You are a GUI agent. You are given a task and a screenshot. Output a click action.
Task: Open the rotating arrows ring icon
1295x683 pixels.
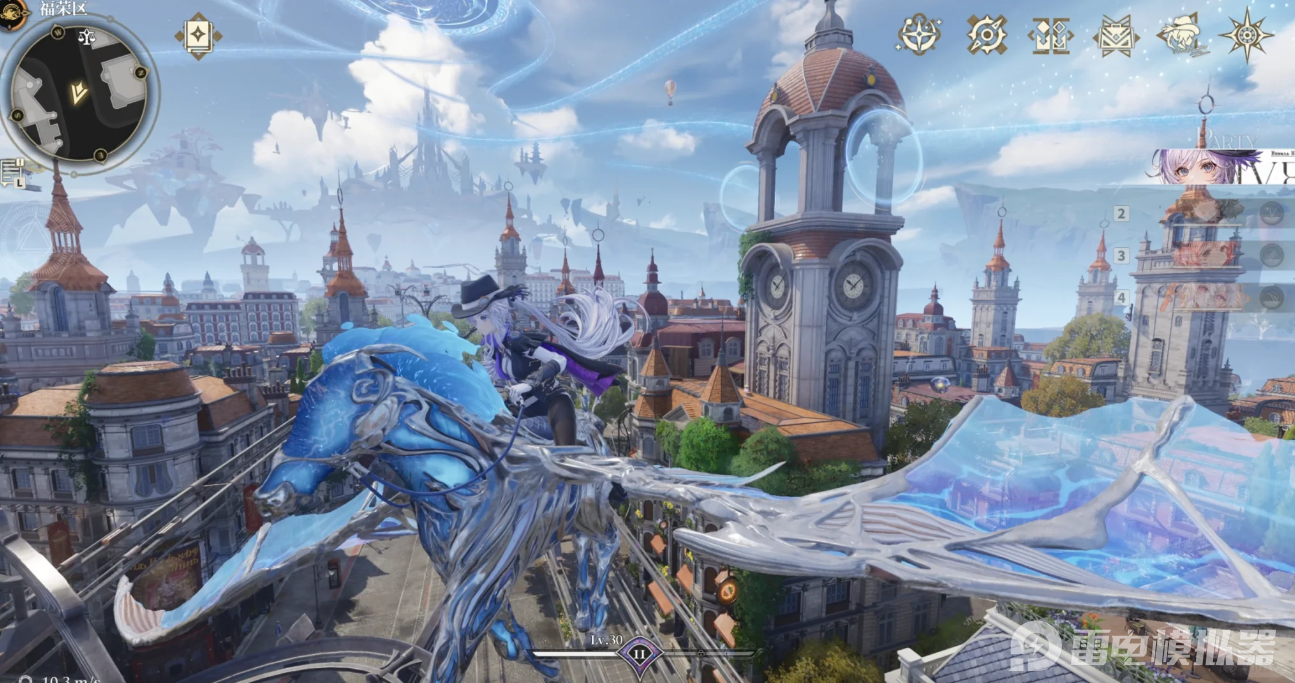click(x=987, y=35)
